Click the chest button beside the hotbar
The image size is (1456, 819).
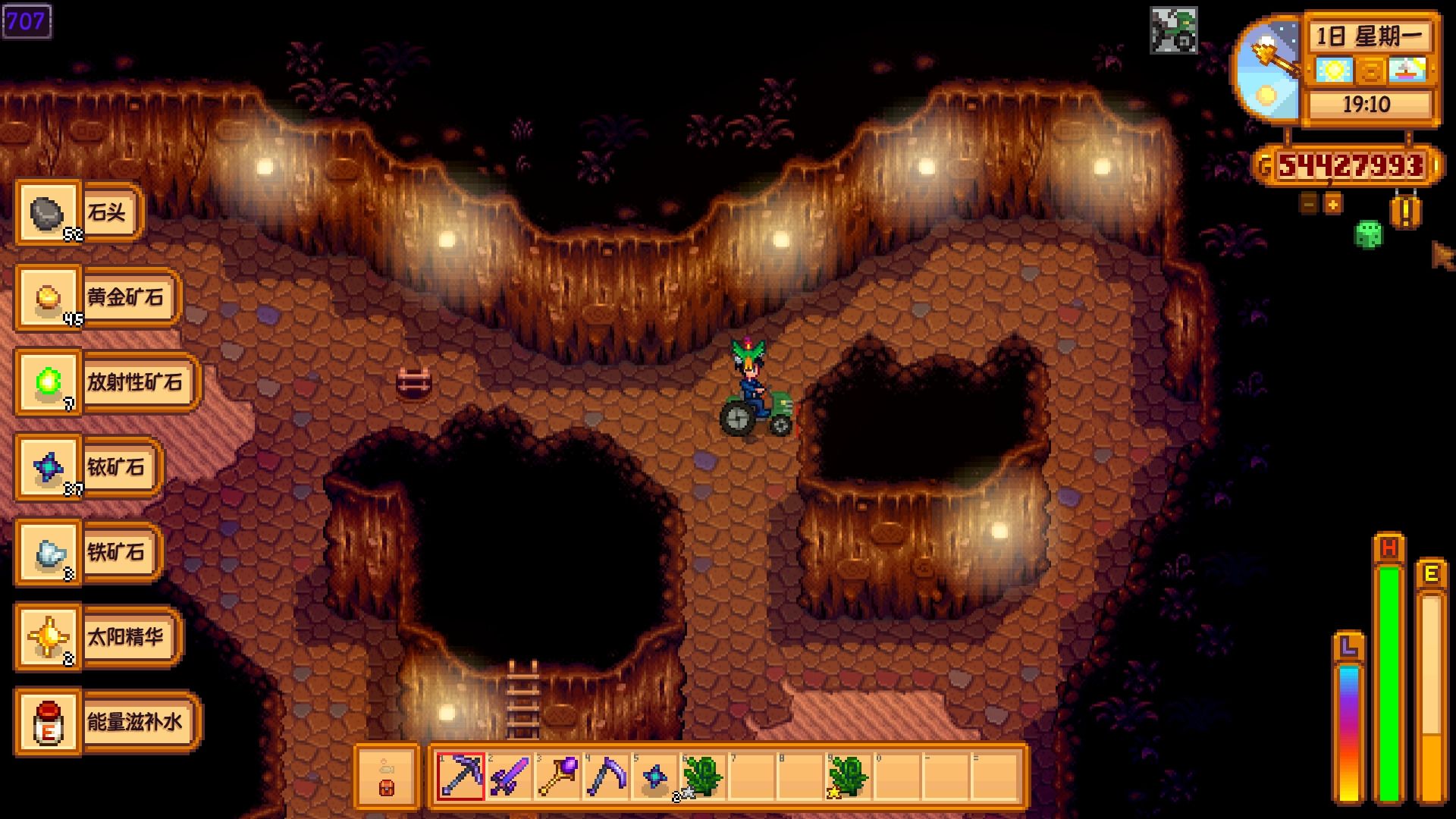387,777
